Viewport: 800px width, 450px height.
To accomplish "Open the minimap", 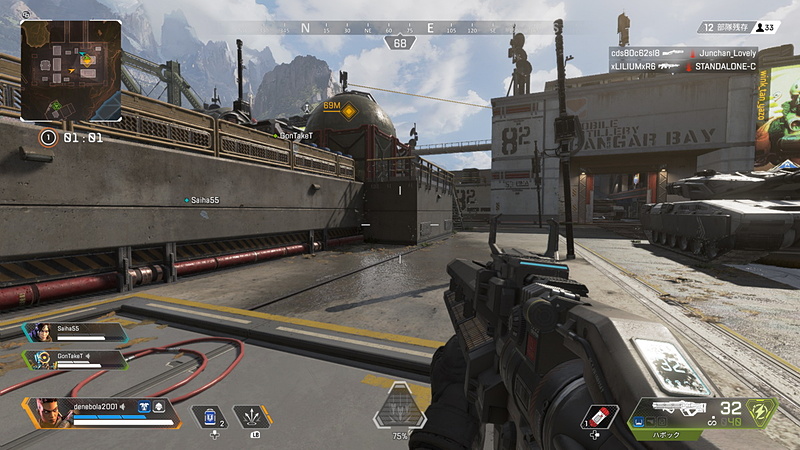I will coord(71,71).
